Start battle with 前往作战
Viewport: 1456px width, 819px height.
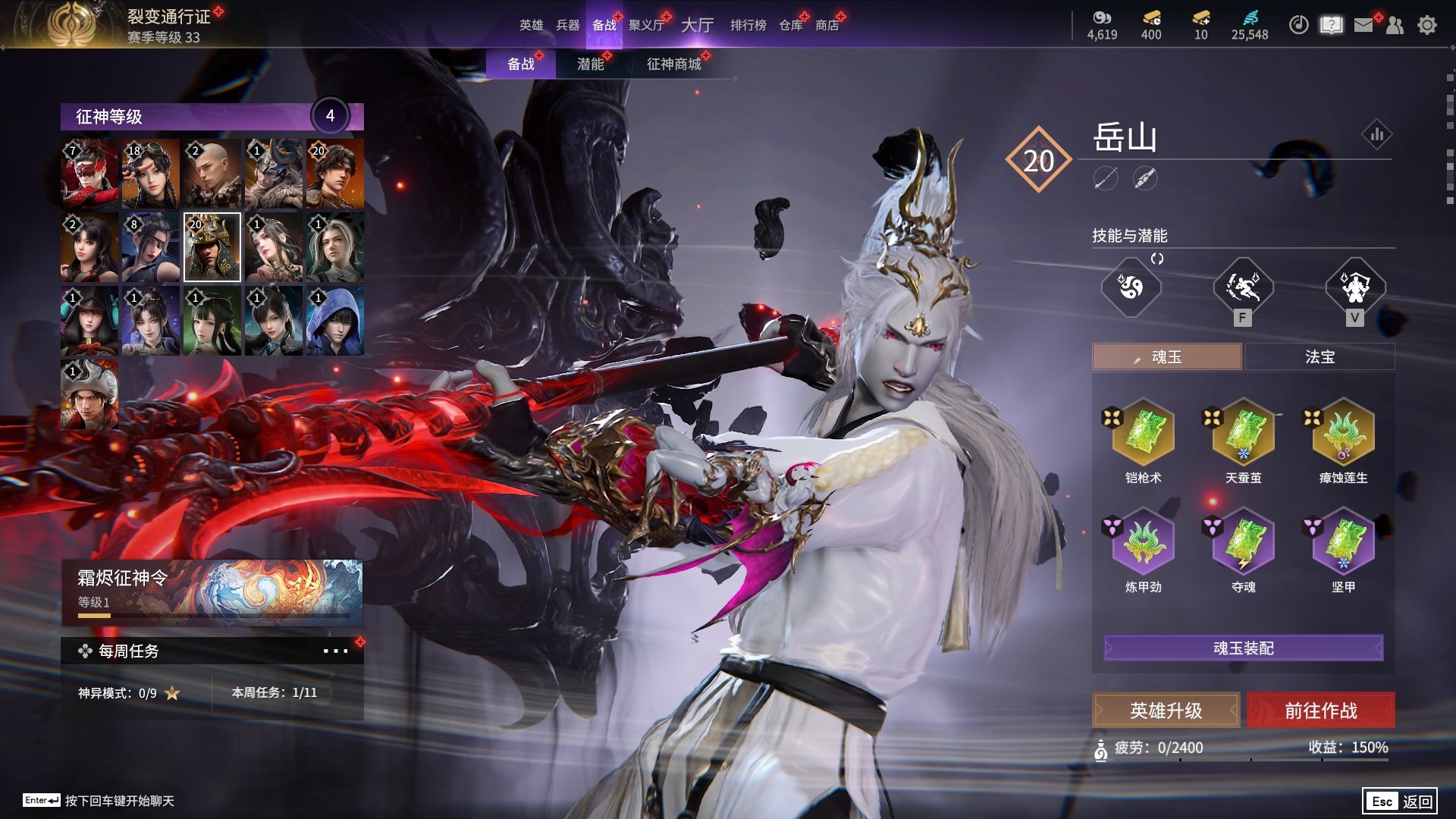pos(1320,711)
